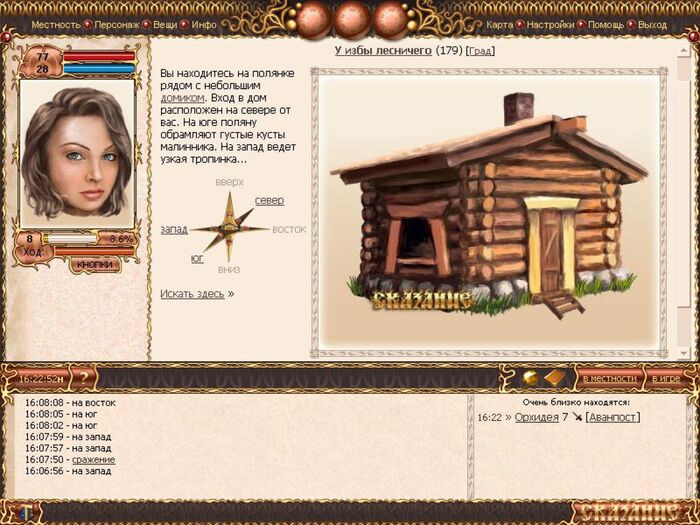
Task: Switch to the в игре tab
Action: [666, 379]
